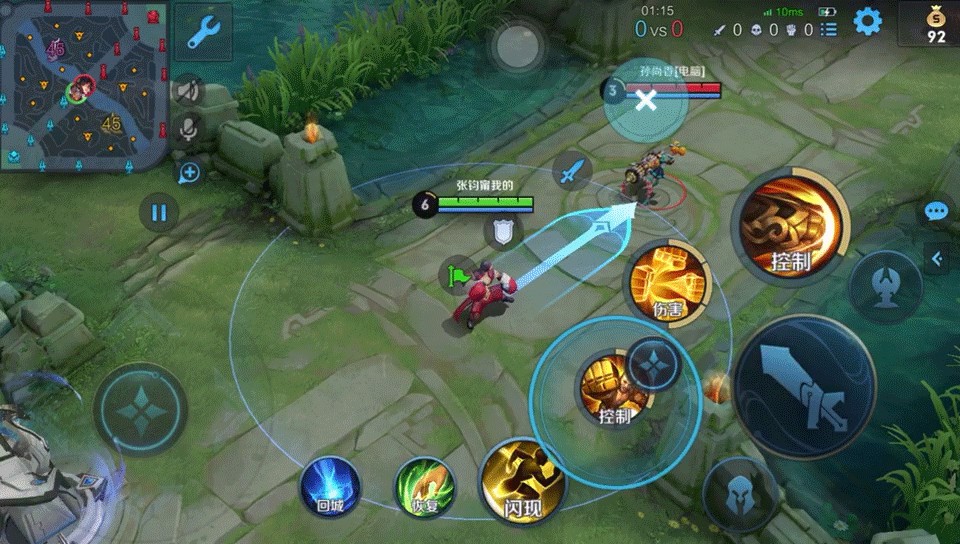Open the minimap
The height and width of the screenshot is (544, 960).
point(83,85)
